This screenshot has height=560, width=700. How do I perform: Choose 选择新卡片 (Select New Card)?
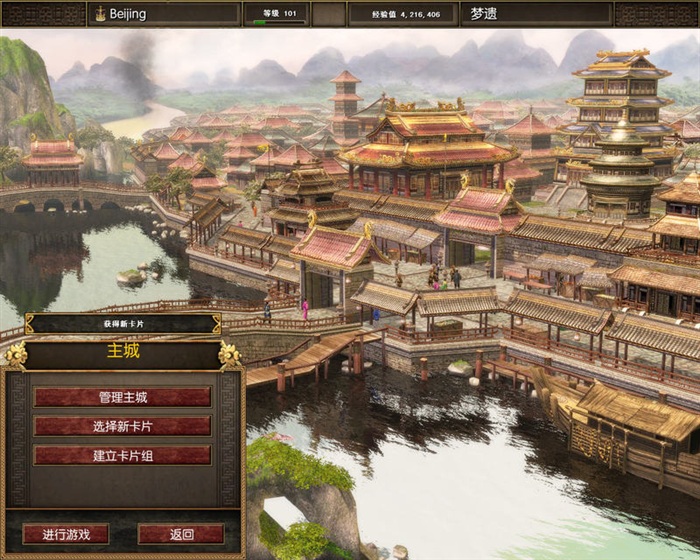(122, 426)
